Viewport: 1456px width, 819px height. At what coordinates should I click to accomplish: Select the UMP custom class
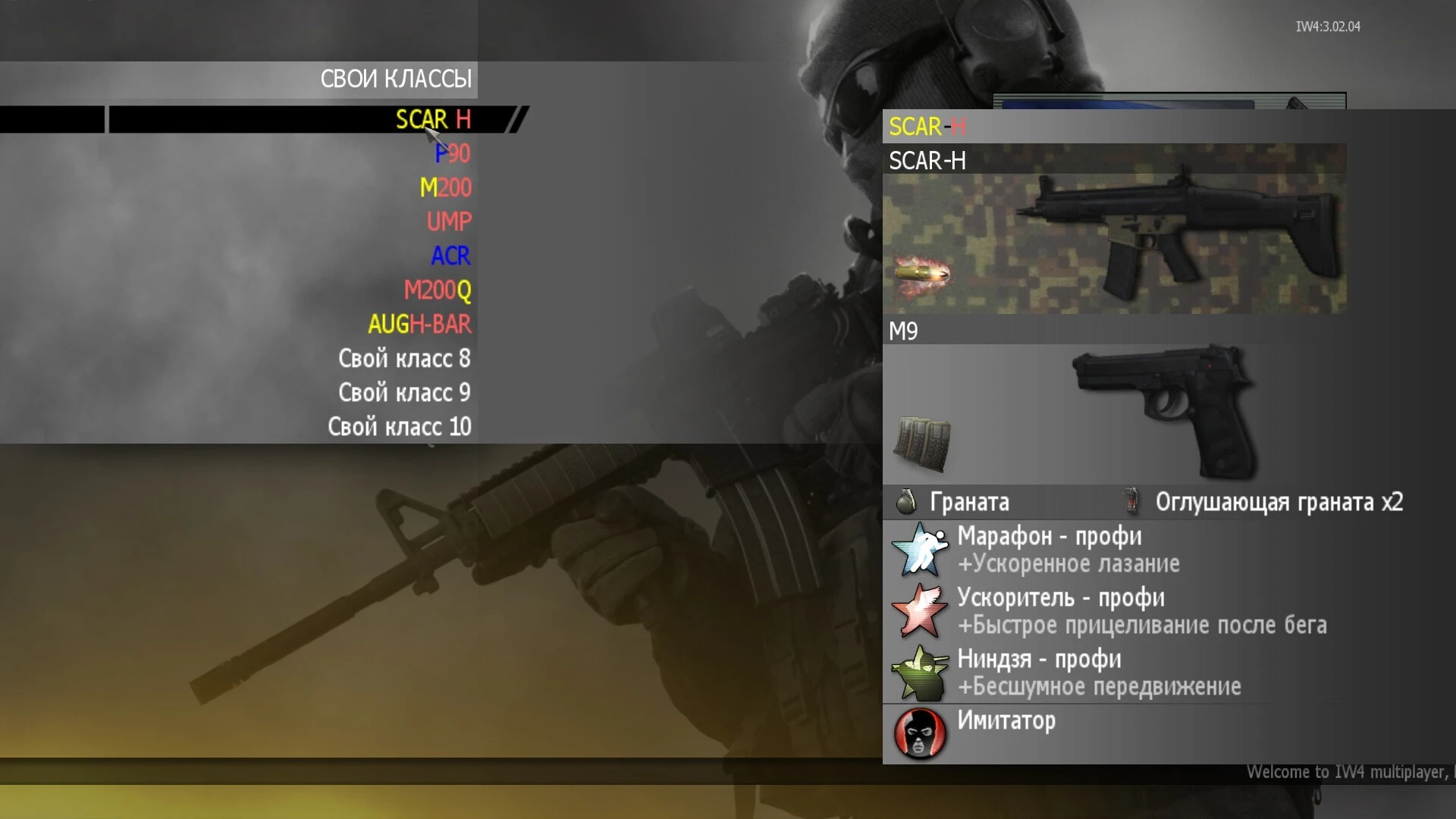(x=448, y=221)
